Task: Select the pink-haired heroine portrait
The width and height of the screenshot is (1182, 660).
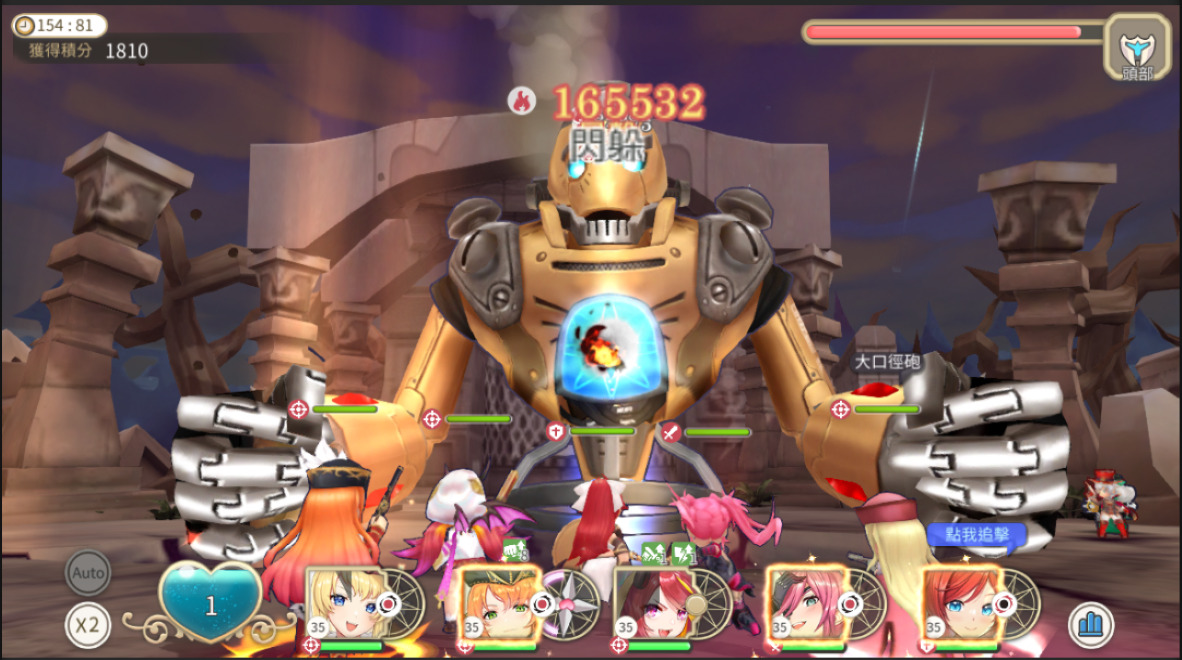Action: tap(807, 603)
